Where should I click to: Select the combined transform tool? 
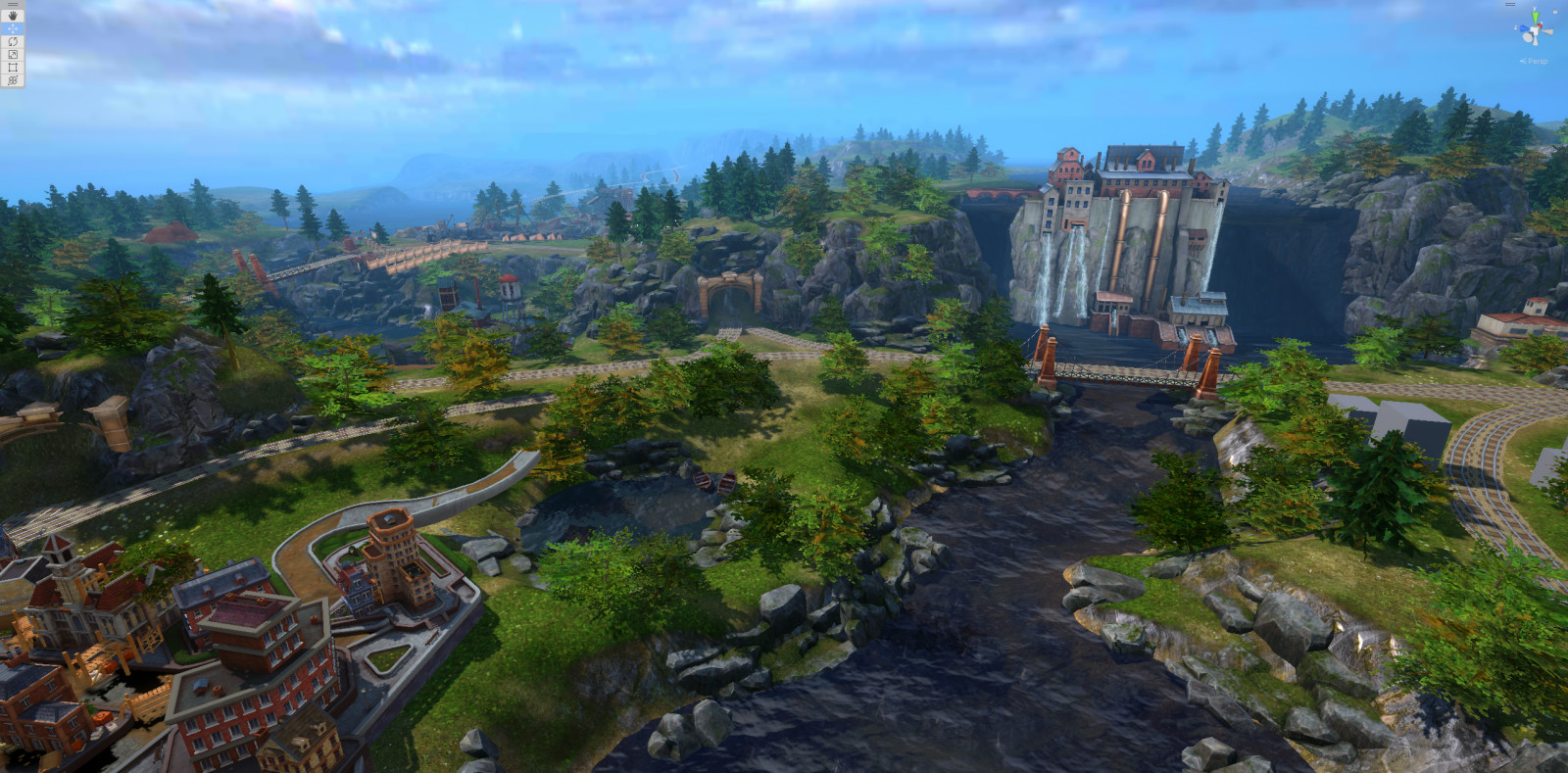(13, 80)
